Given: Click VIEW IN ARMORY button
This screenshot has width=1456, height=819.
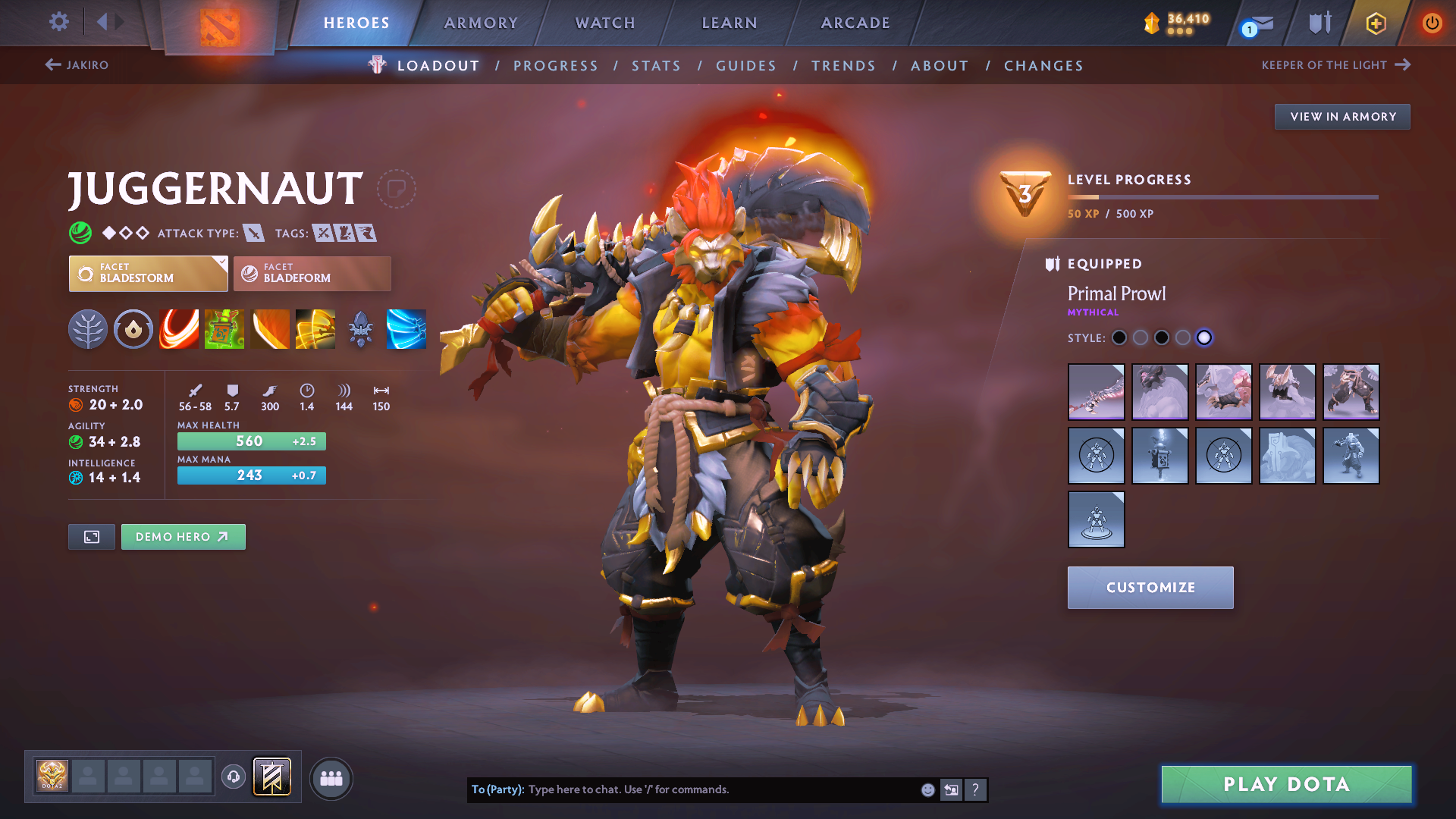Looking at the screenshot, I should coord(1341,116).
